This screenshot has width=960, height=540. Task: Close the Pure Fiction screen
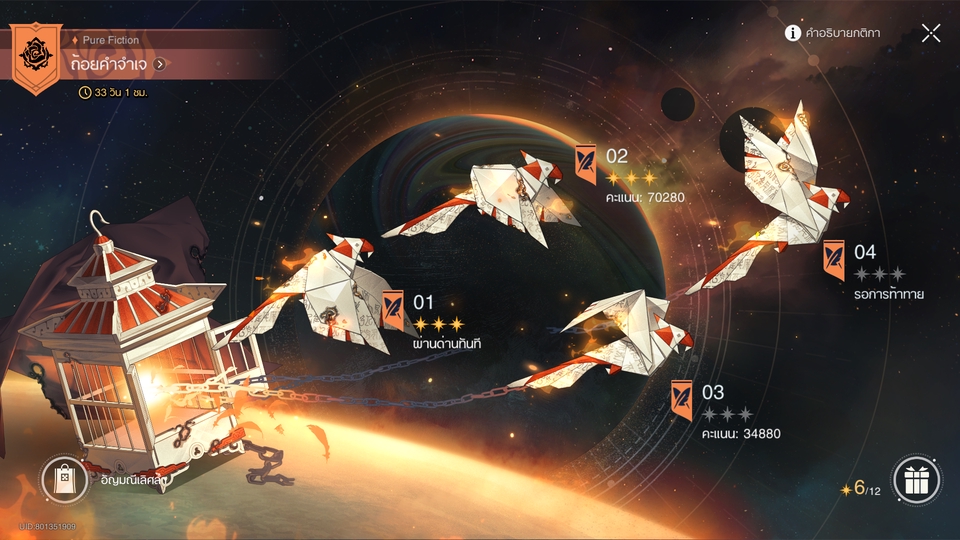tap(931, 33)
